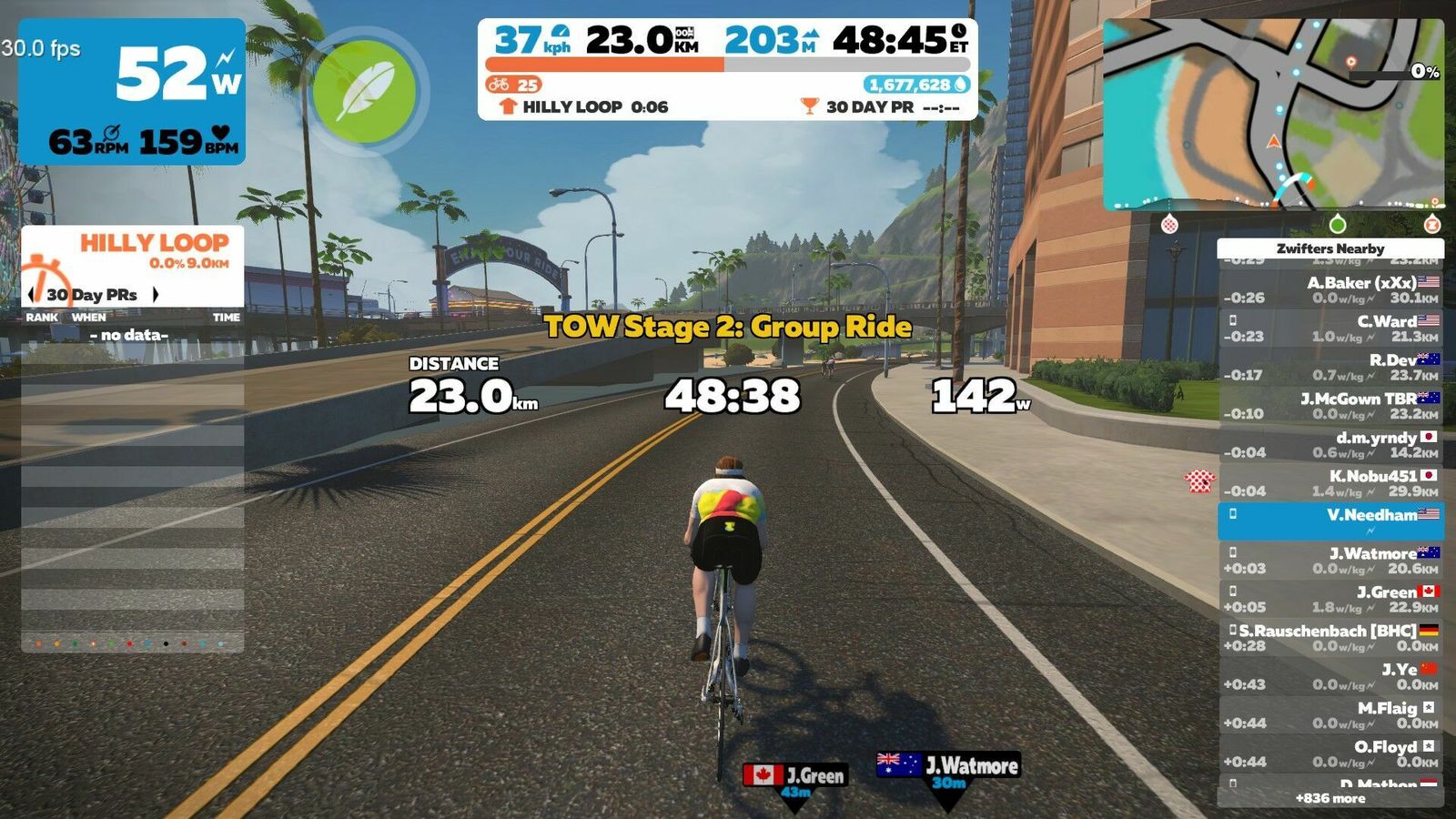Show next Hilly Loop leaderboard category
The height and width of the screenshot is (819, 1456).
(156, 294)
